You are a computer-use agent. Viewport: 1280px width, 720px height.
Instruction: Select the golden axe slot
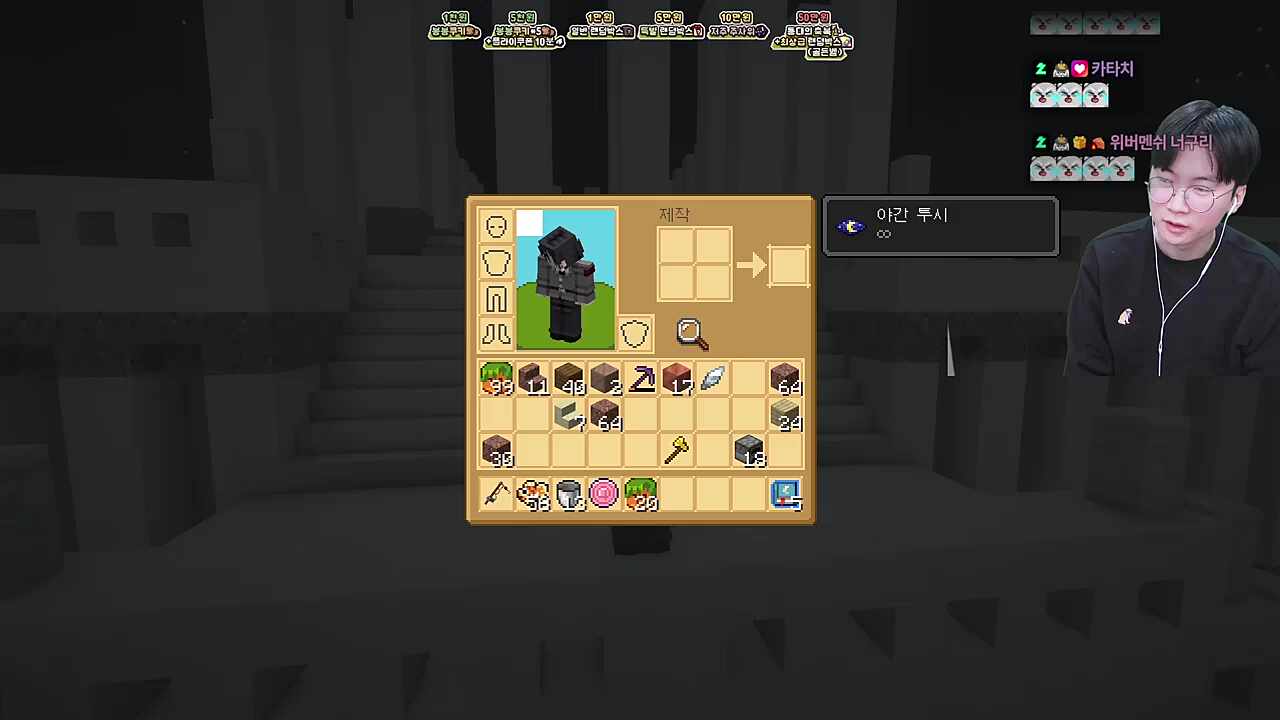(677, 451)
